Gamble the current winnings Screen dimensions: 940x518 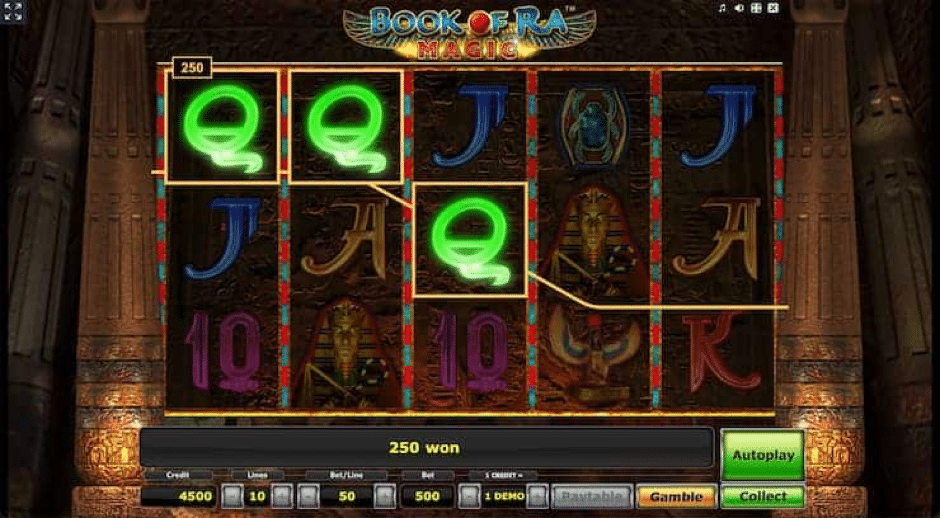pos(676,496)
